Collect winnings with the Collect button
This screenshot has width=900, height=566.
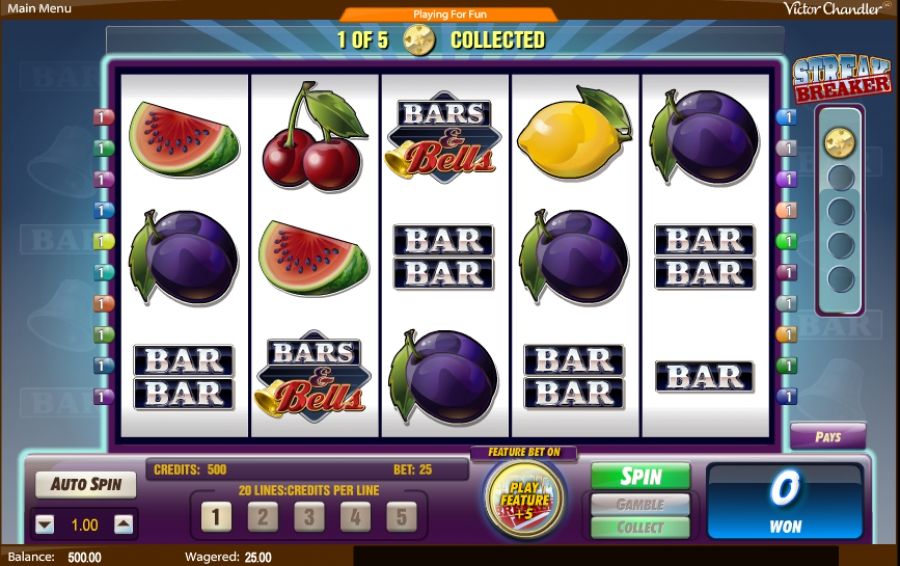640,527
